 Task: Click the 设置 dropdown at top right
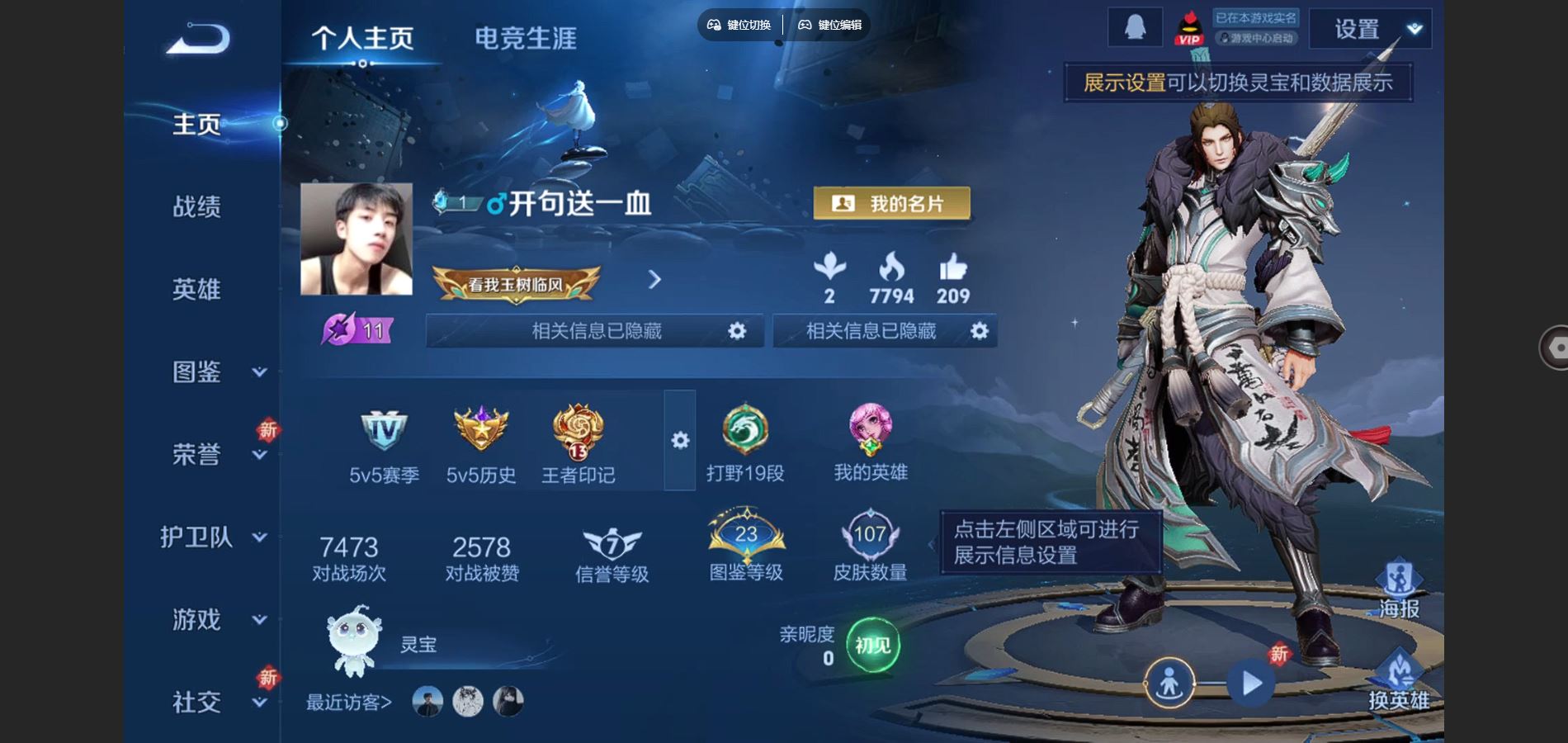[1370, 30]
